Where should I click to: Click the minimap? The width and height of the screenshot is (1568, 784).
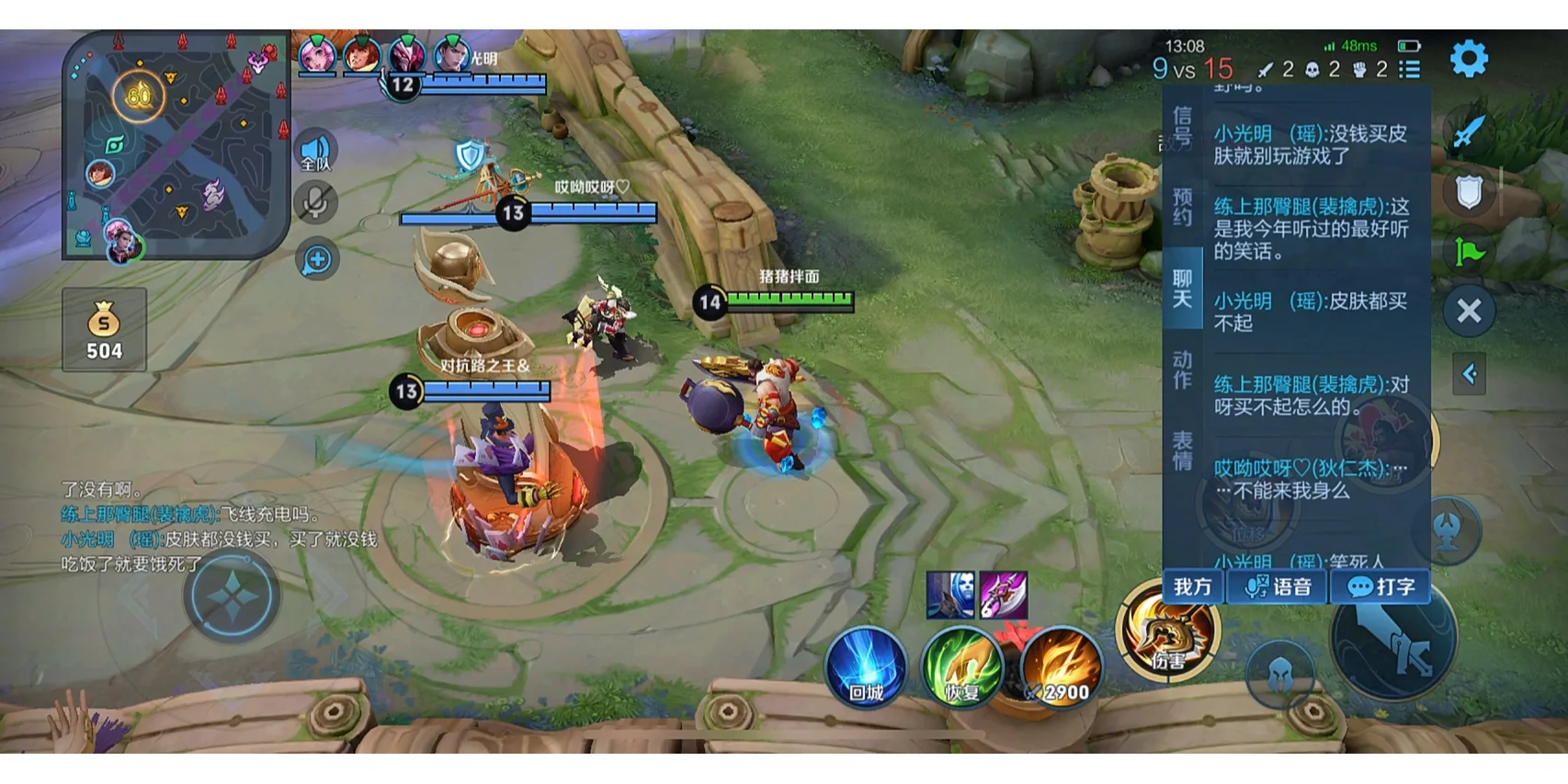tap(175, 145)
